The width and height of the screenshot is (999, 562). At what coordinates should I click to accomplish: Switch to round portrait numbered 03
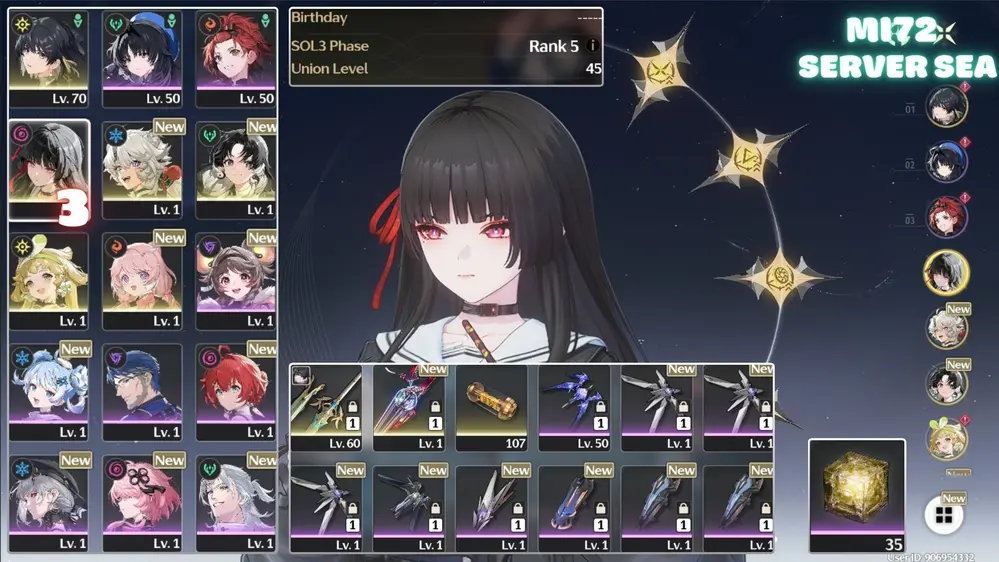945,217
